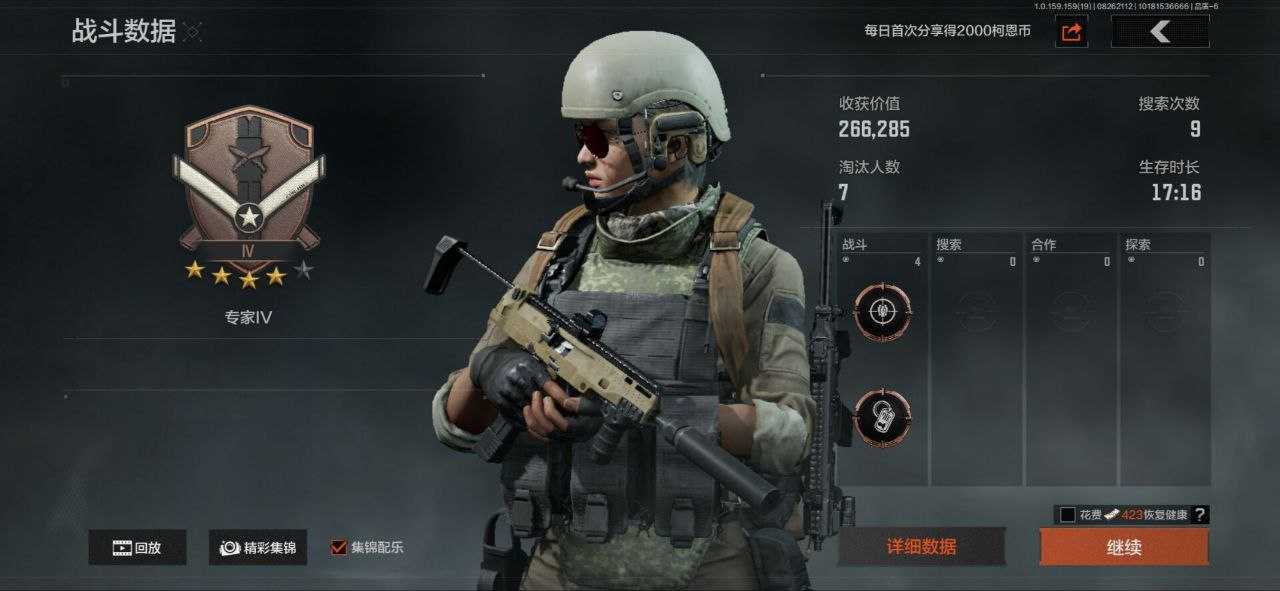Go back using the arrow button
1280x591 pixels.
point(1160,32)
